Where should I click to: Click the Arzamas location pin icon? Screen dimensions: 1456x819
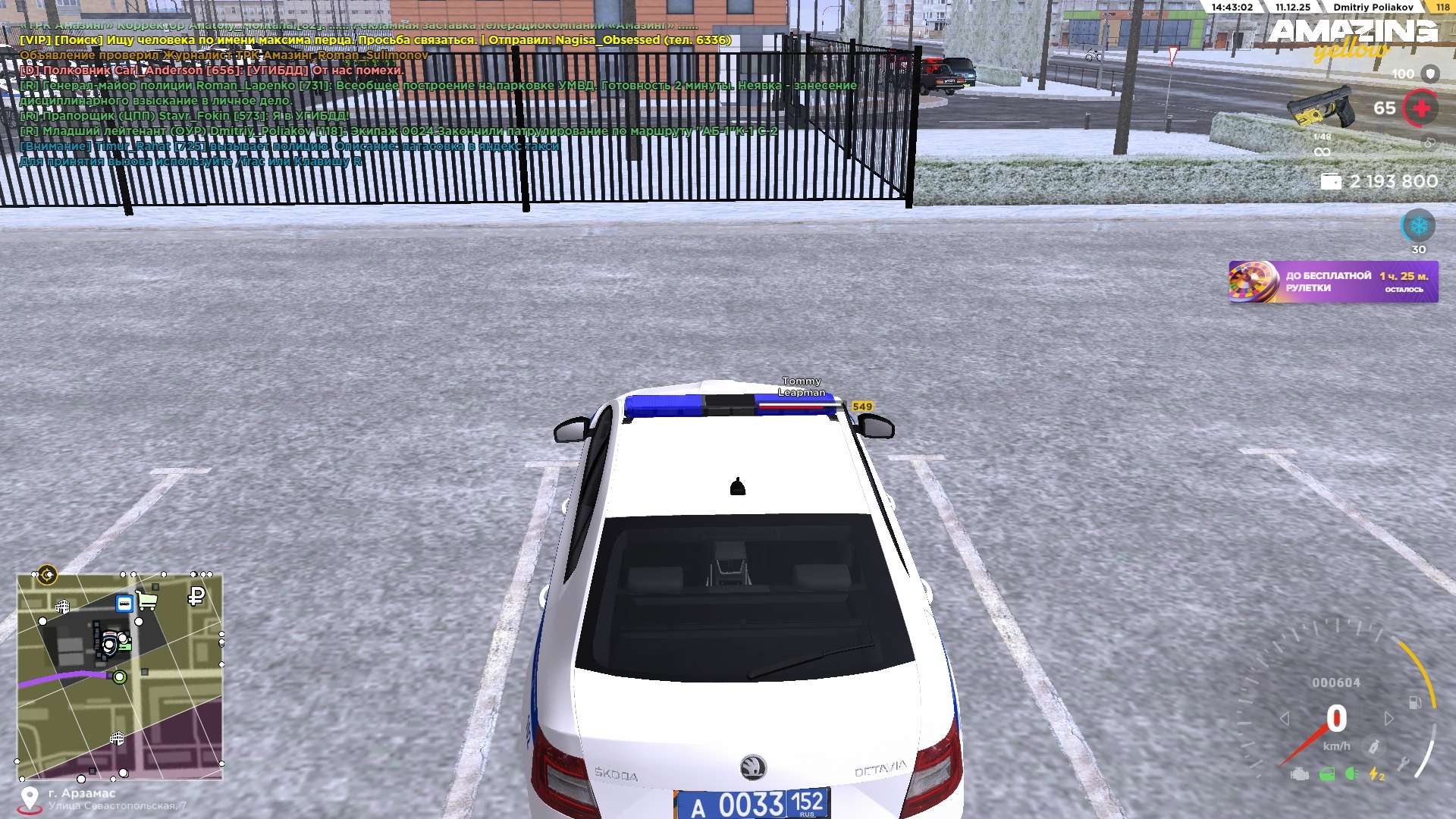pos(30,798)
